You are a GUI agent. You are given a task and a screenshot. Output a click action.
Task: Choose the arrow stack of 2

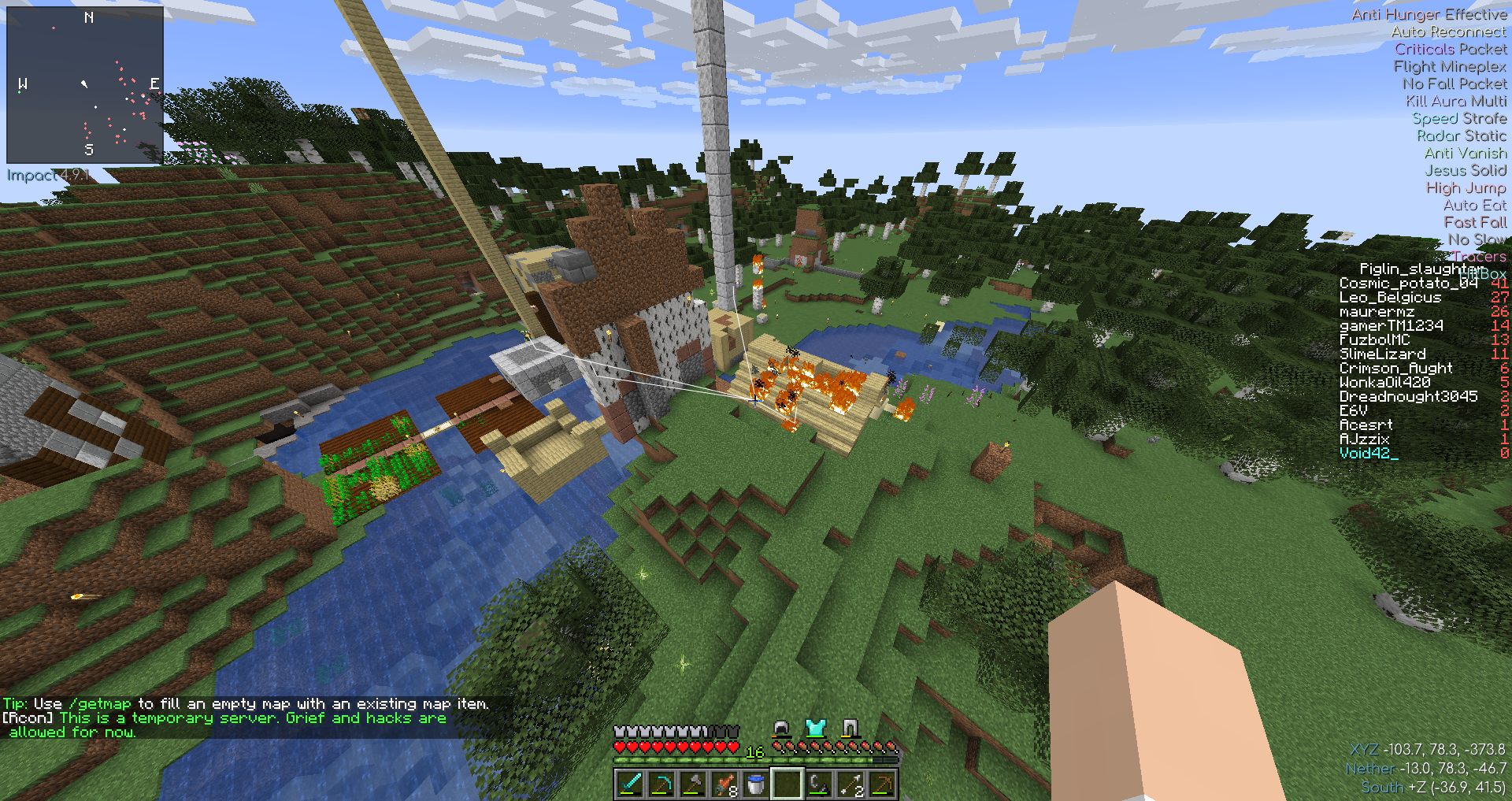(850, 784)
